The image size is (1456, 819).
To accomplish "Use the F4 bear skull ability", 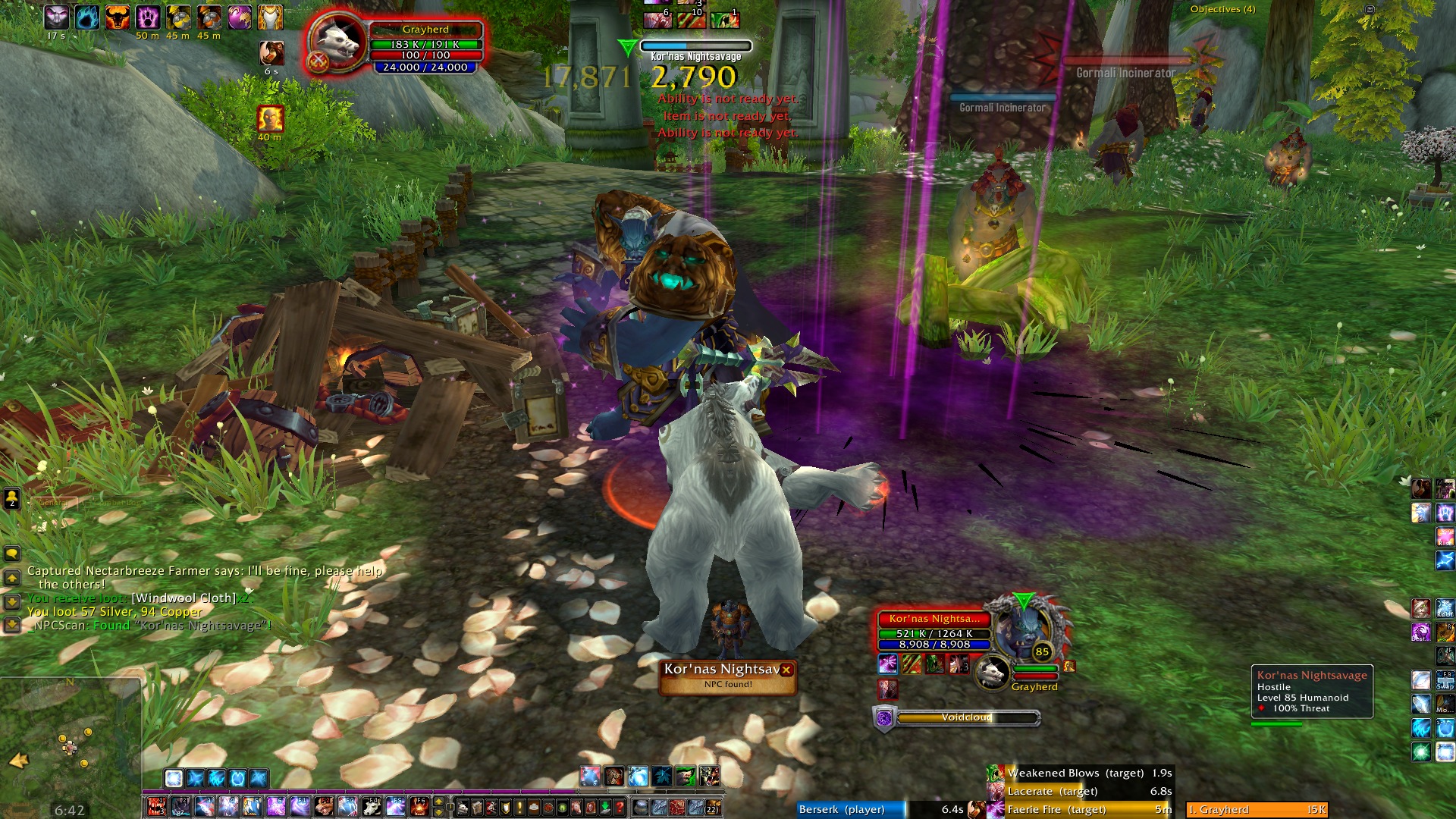I will click(x=372, y=807).
